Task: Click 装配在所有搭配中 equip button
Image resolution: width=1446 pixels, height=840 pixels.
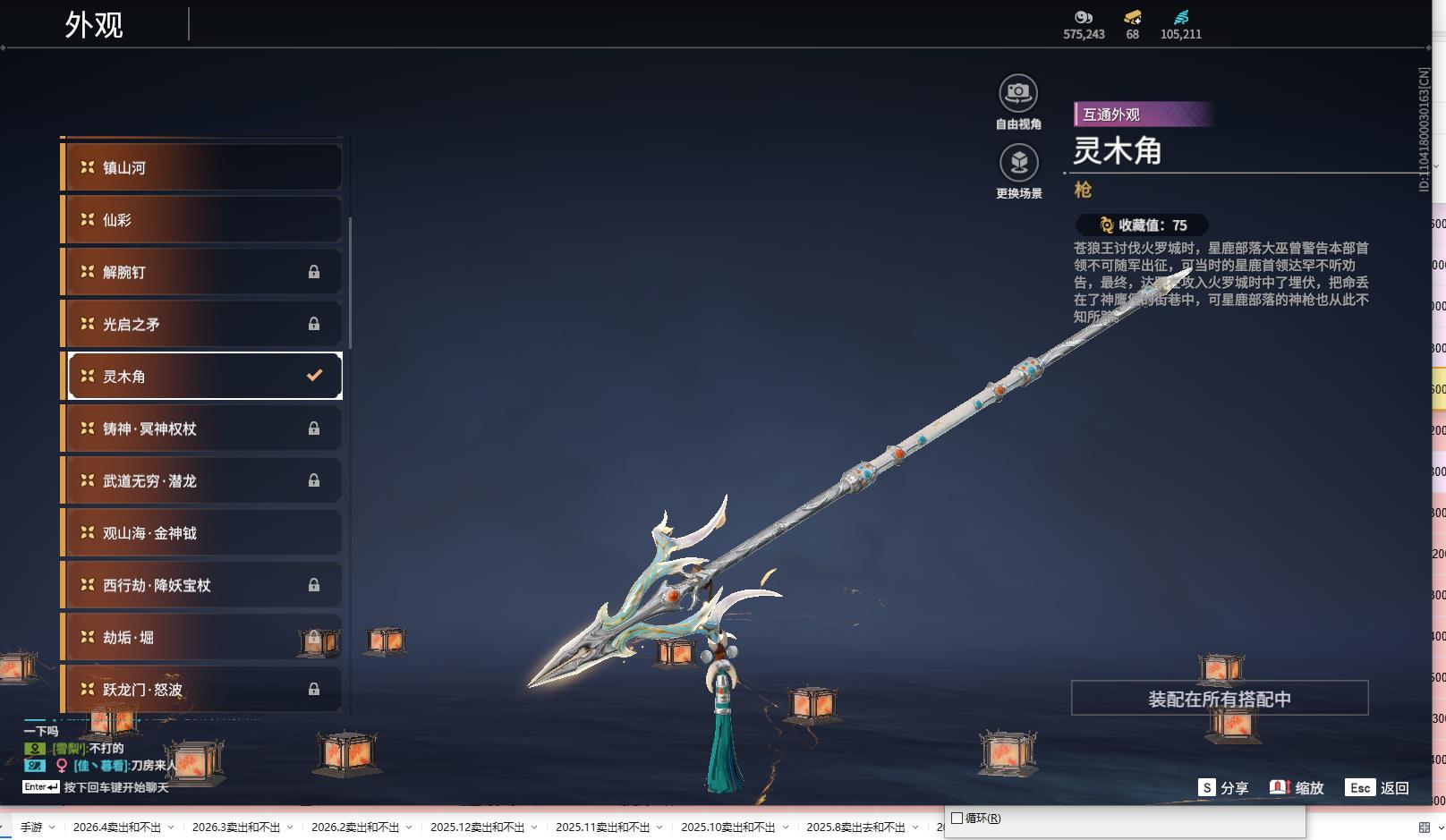Action: [1220, 699]
